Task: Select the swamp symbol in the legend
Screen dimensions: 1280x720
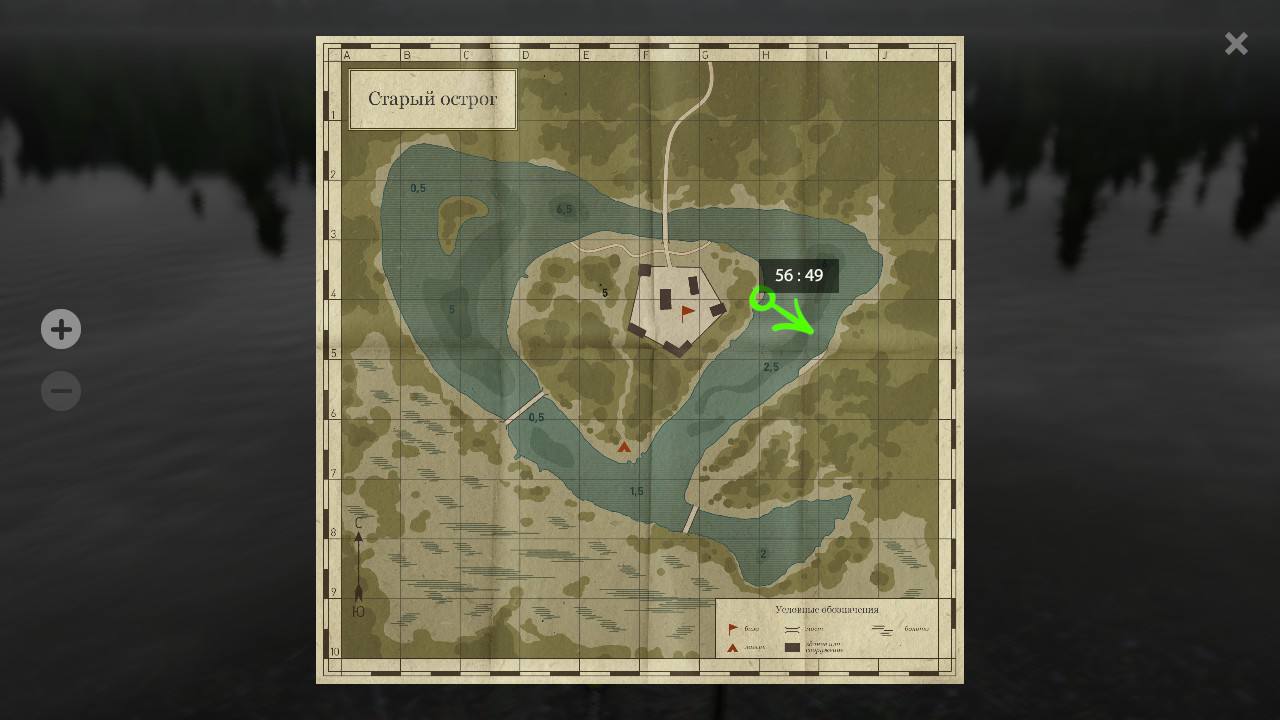Action: 883,628
